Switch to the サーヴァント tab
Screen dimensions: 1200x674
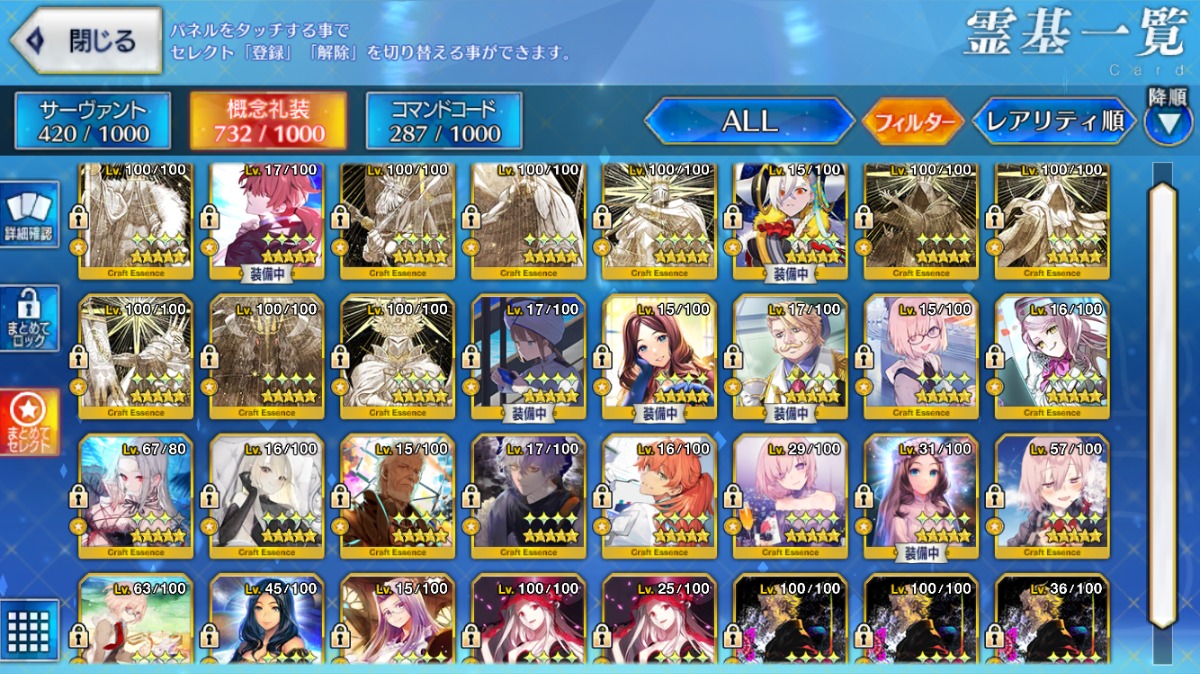point(93,121)
